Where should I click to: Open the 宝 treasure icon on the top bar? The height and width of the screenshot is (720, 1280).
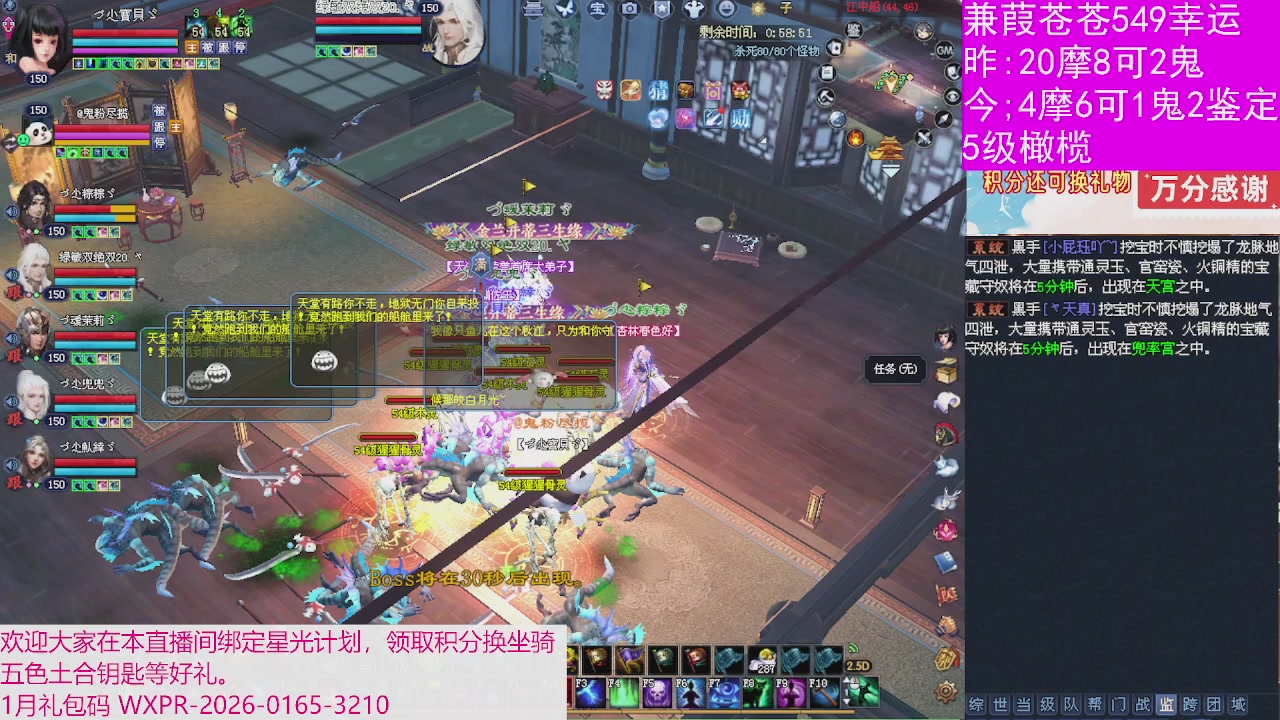click(597, 10)
